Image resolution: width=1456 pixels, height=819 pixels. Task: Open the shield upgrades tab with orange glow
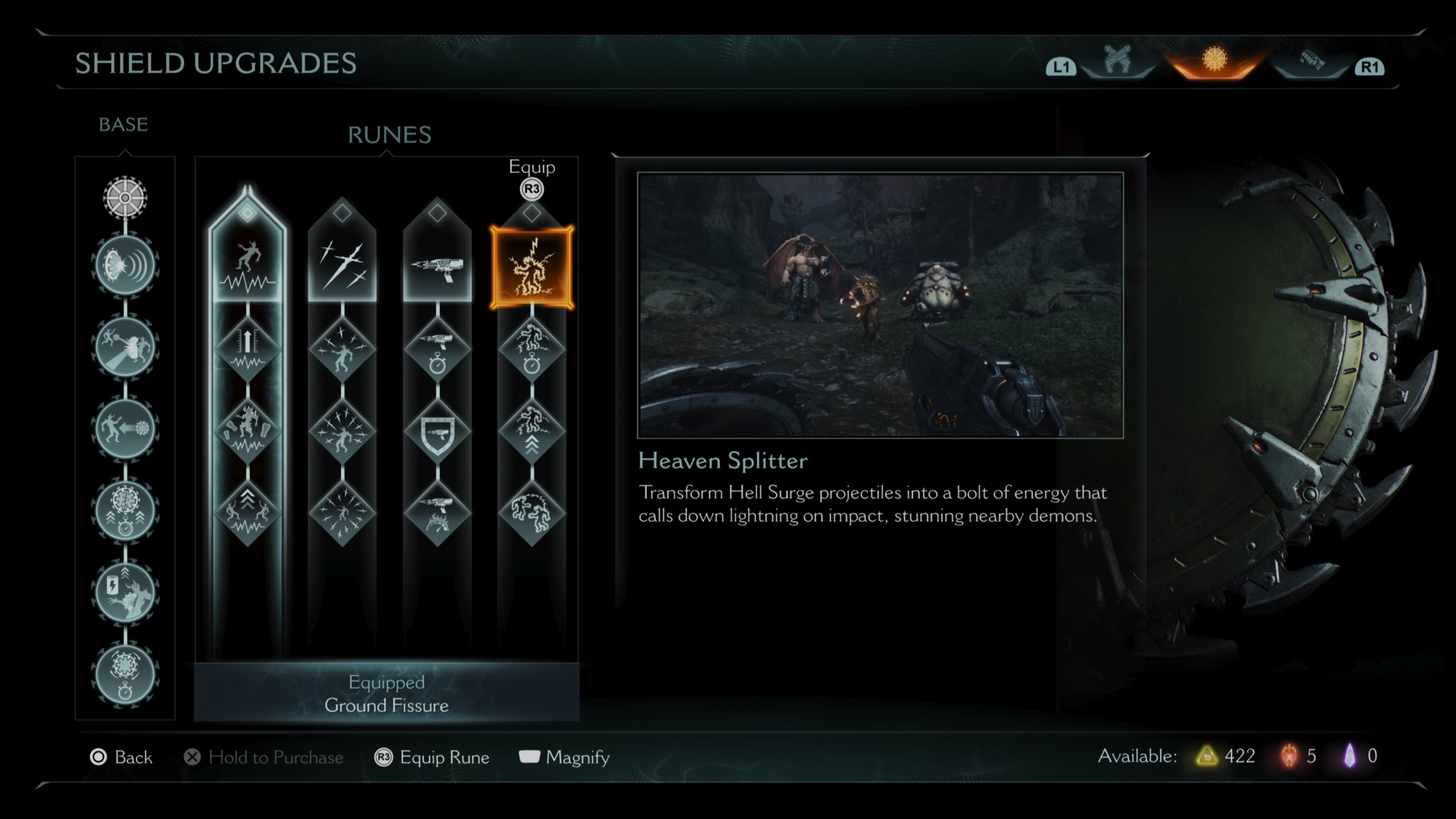1214,61
